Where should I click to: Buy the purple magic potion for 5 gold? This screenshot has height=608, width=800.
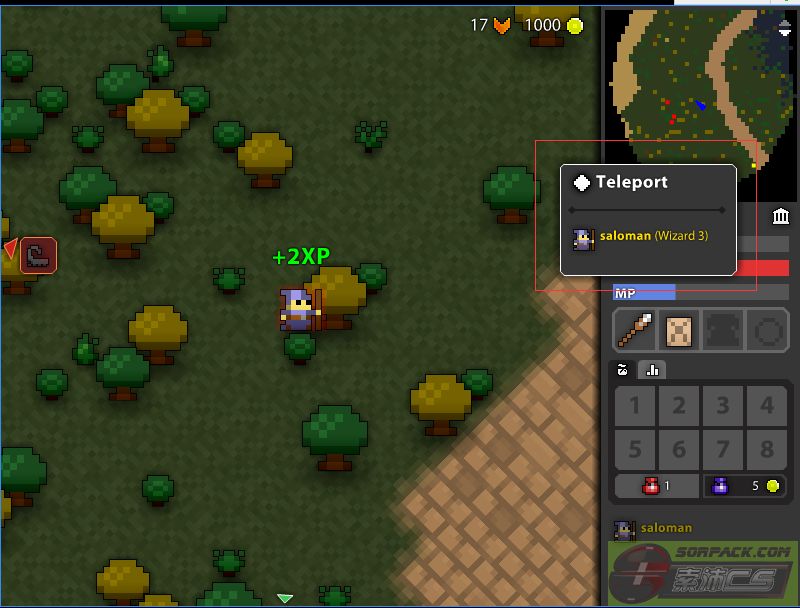click(744, 486)
